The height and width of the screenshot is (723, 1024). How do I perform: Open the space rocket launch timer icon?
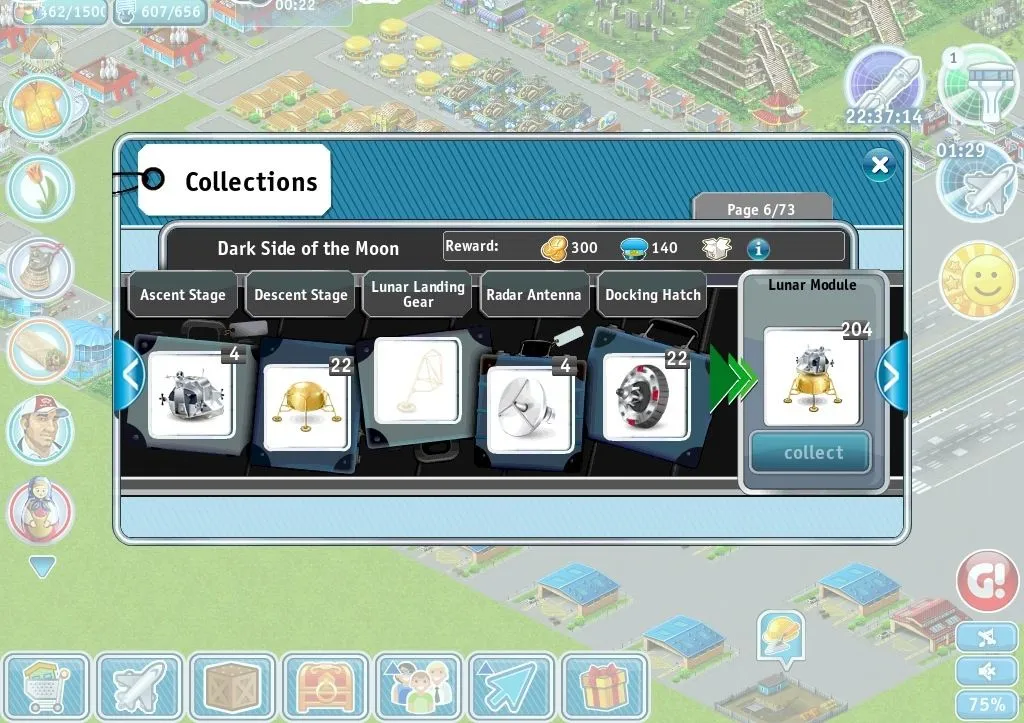click(884, 83)
